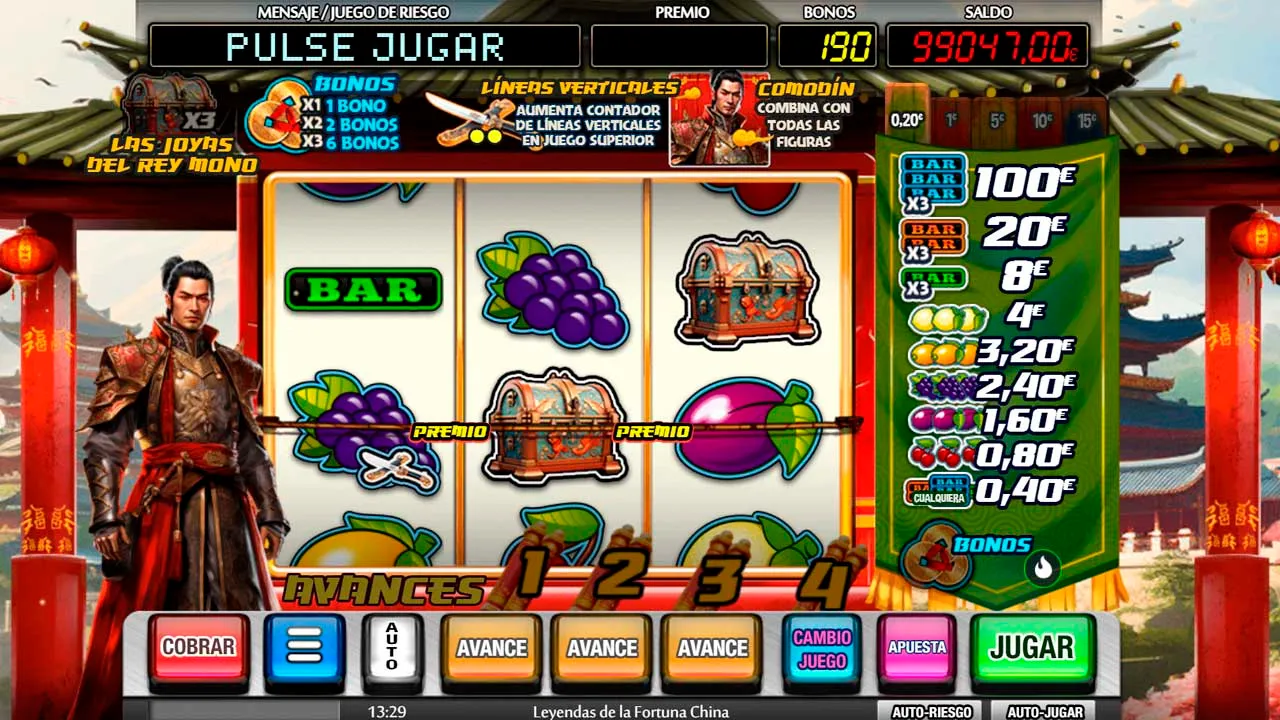Choose the 1€ bet tab
The width and height of the screenshot is (1280, 720).
tap(951, 120)
